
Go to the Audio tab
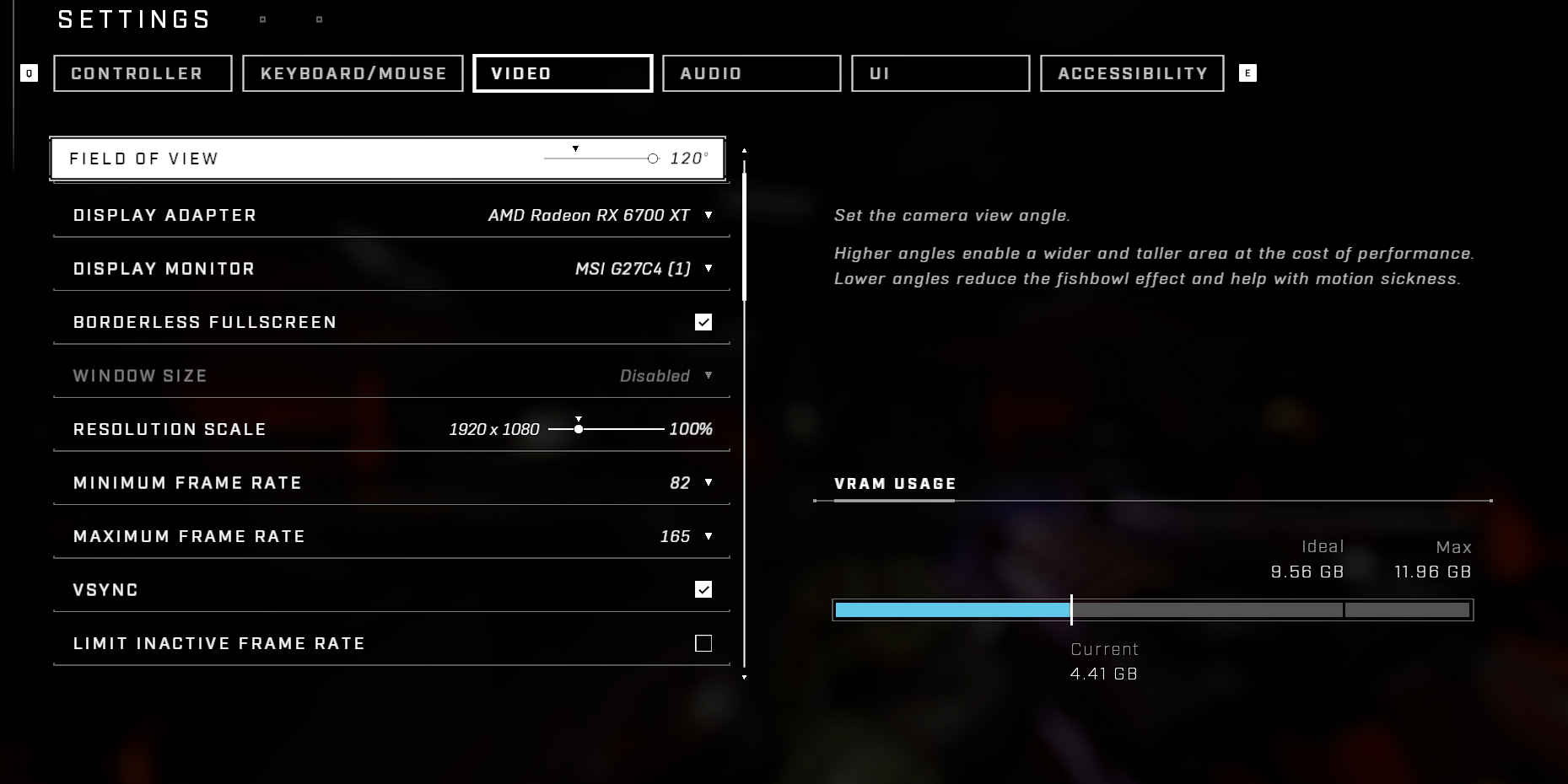(752, 73)
